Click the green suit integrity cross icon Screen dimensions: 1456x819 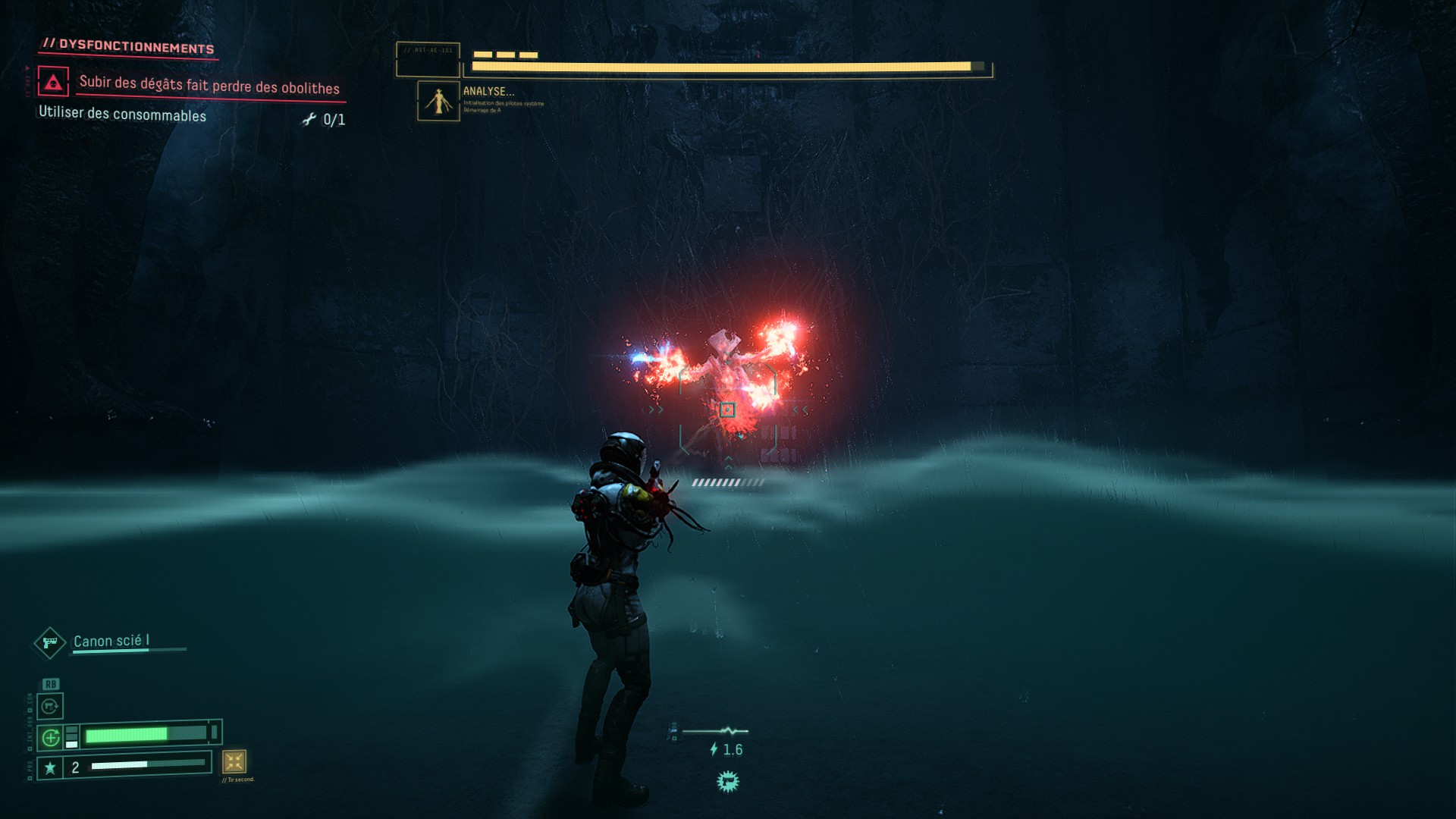51,737
